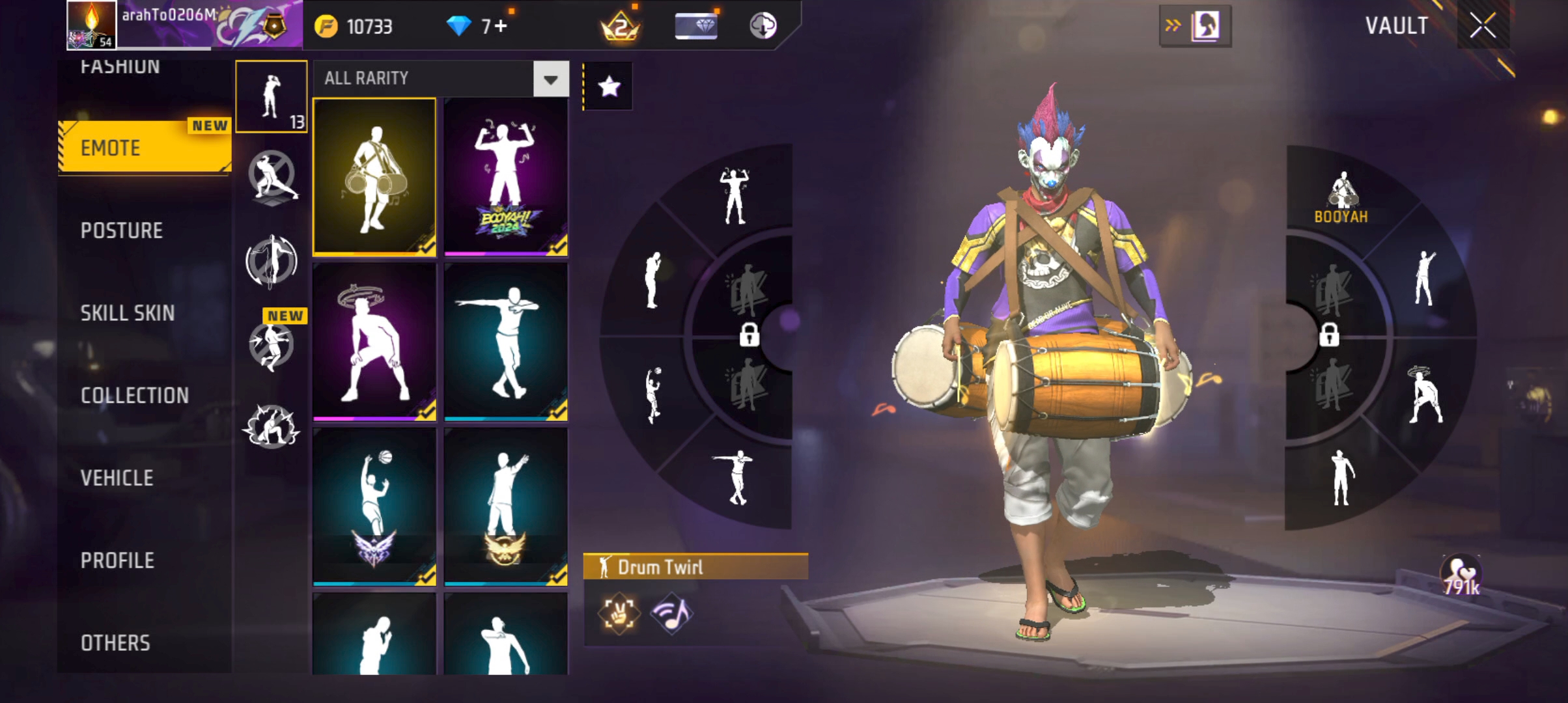Viewport: 1568px width, 703px height.
Task: Open the Skill Skin category
Action: [128, 313]
